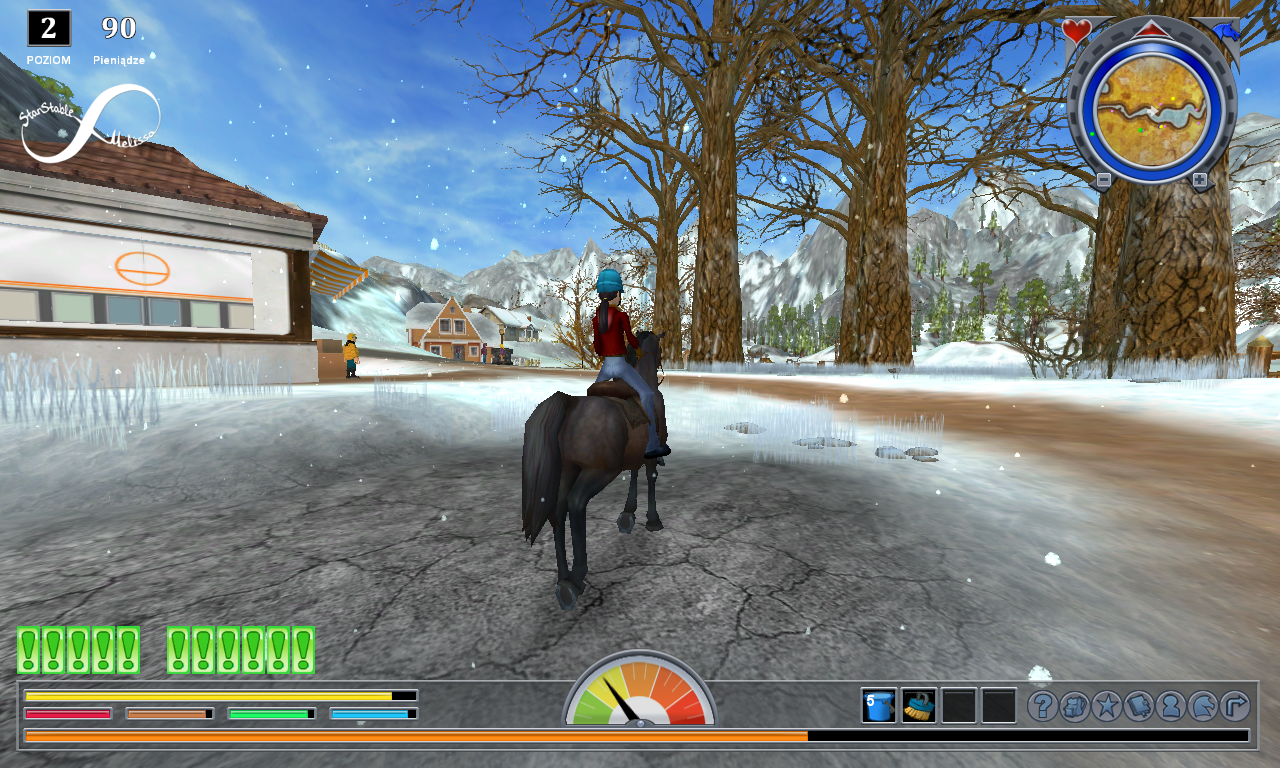The width and height of the screenshot is (1280, 768).
Task: Click the red compass arrow on the minimap
Action: 1150,29
